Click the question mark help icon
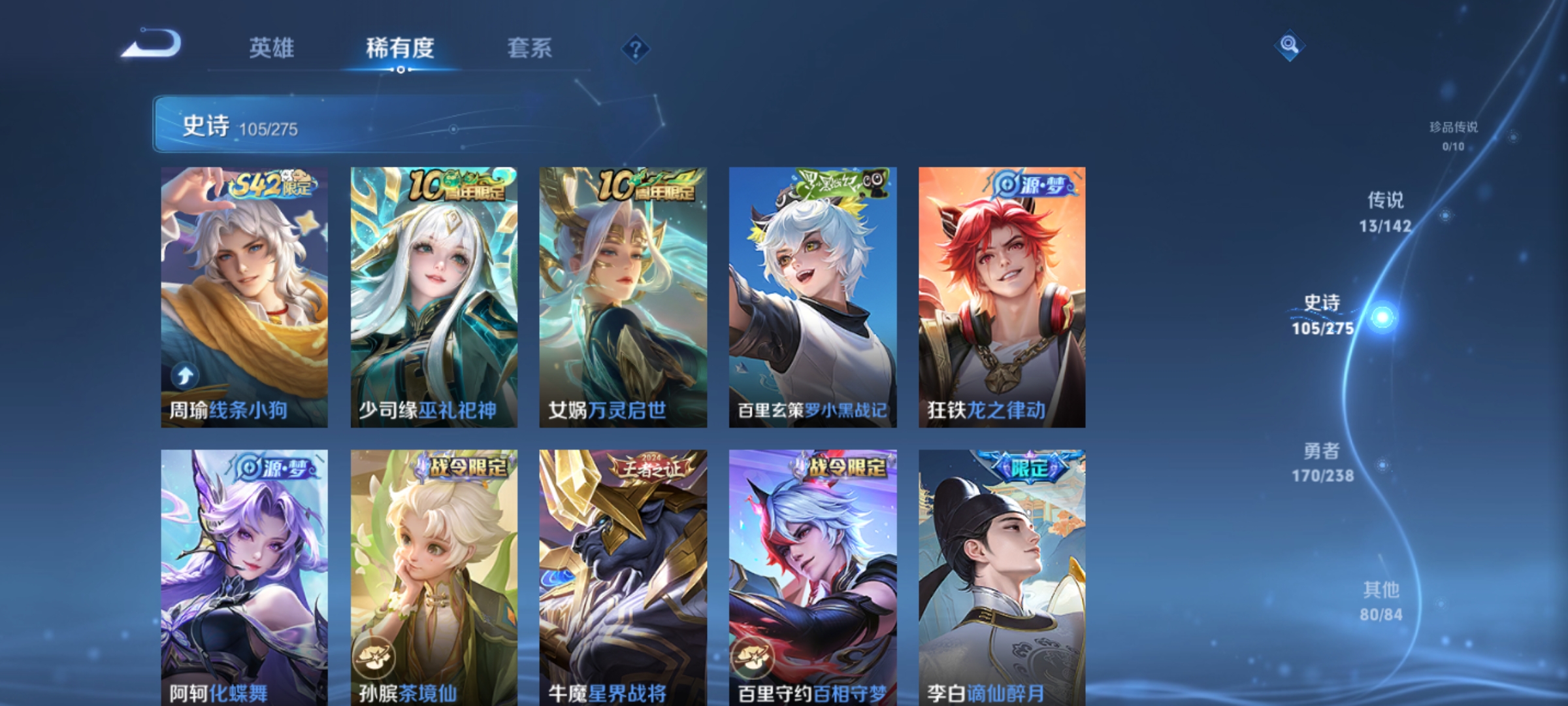 pyautogui.click(x=636, y=49)
